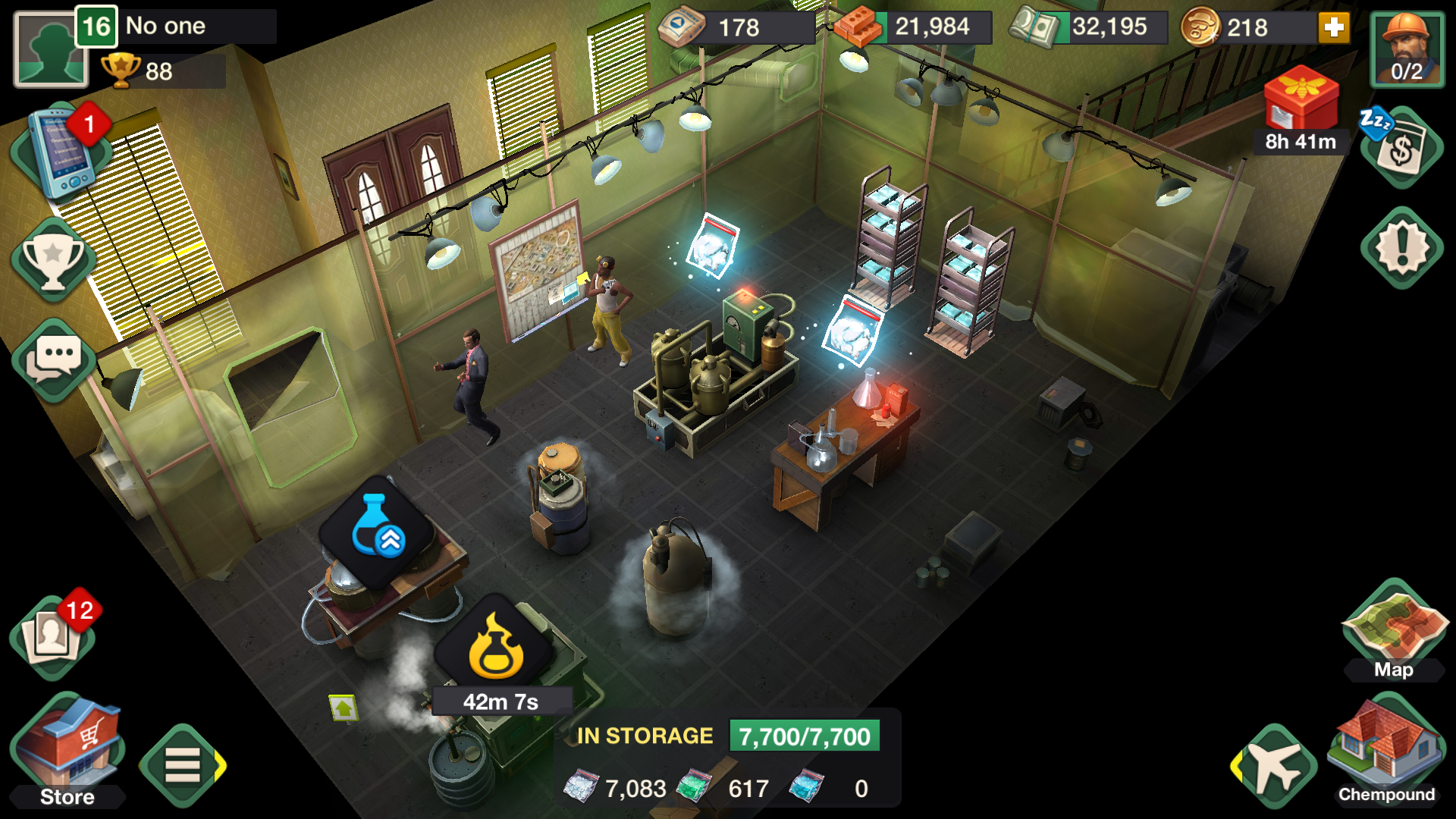Tap the yellow burning flask cook timer

(497, 647)
